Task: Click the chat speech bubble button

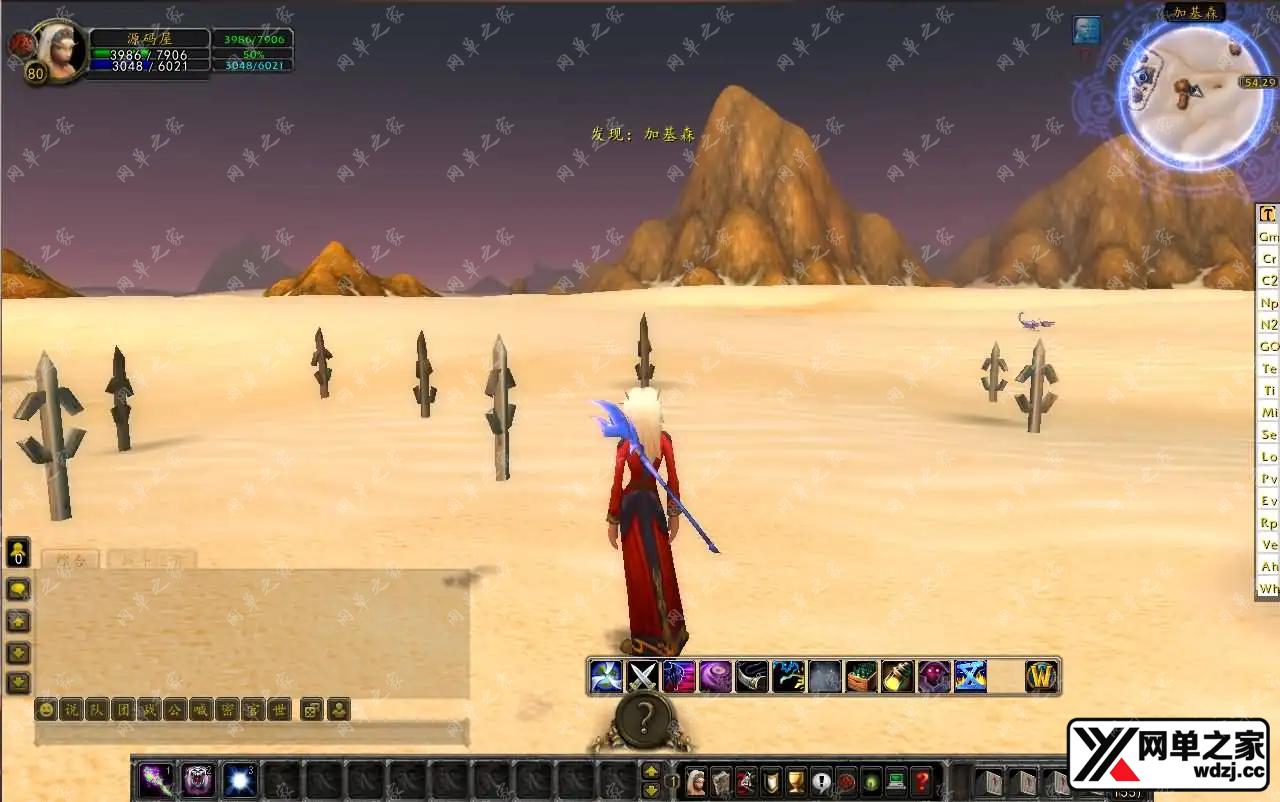Action: point(19,590)
